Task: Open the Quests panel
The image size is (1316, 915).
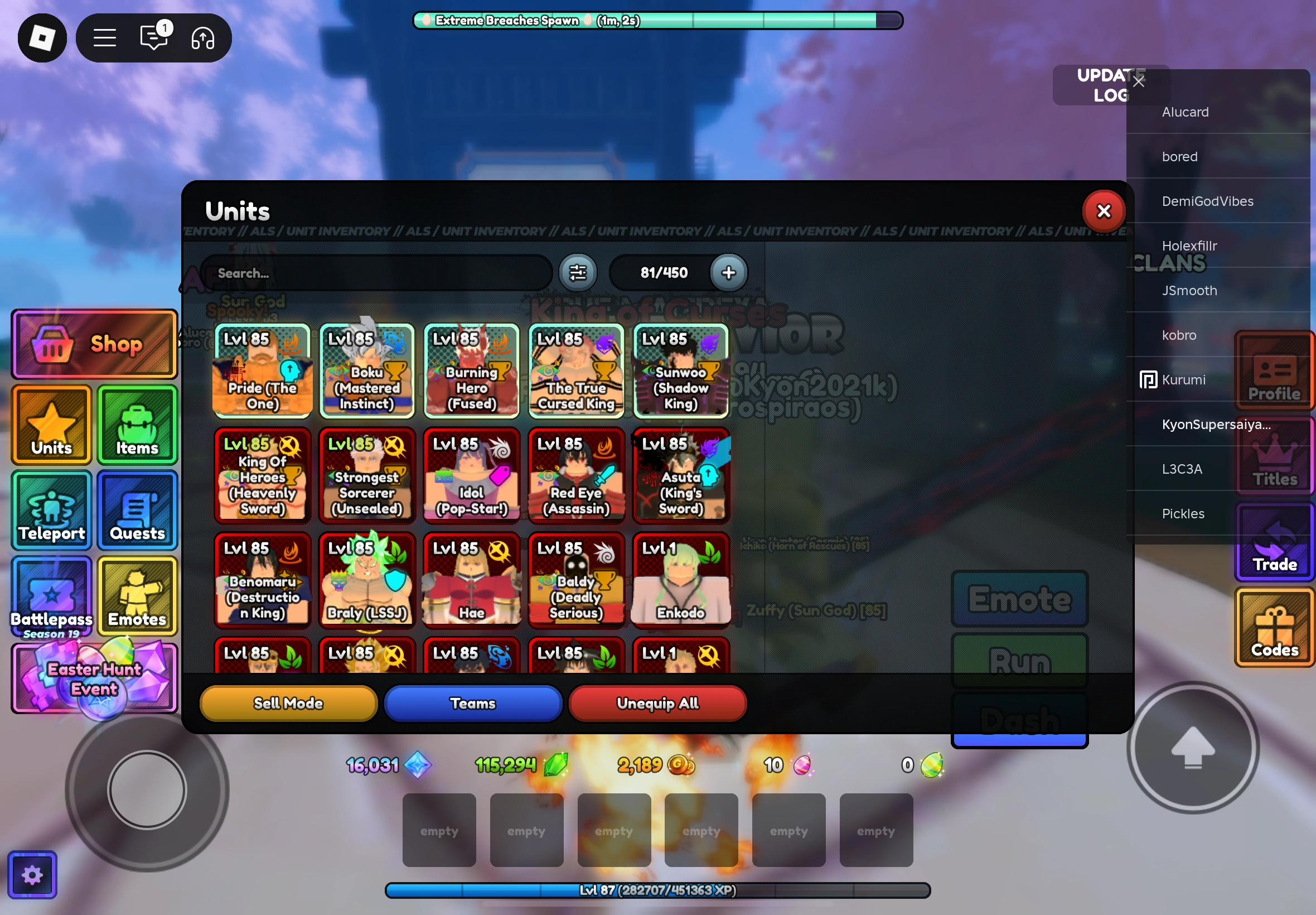Action: click(137, 510)
